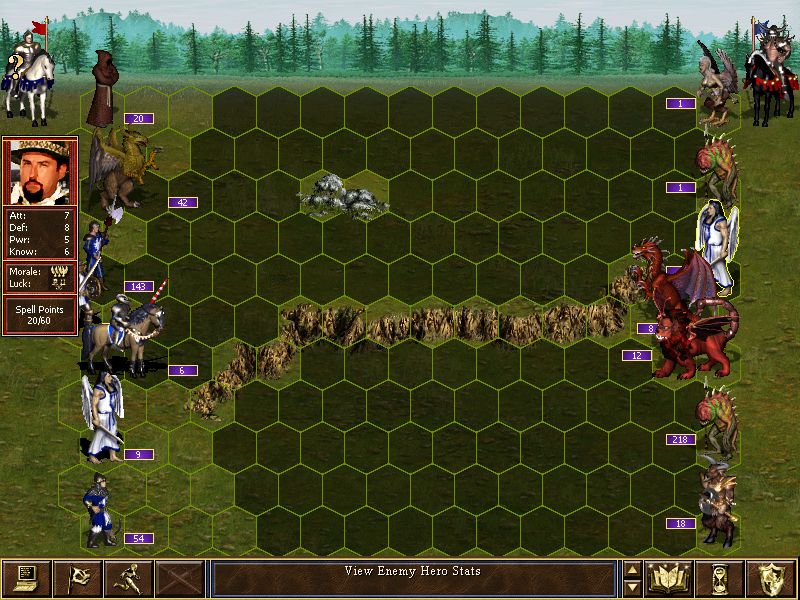The height and width of the screenshot is (600, 800).
Task: Select the monk stack of 20
Action: point(101,90)
